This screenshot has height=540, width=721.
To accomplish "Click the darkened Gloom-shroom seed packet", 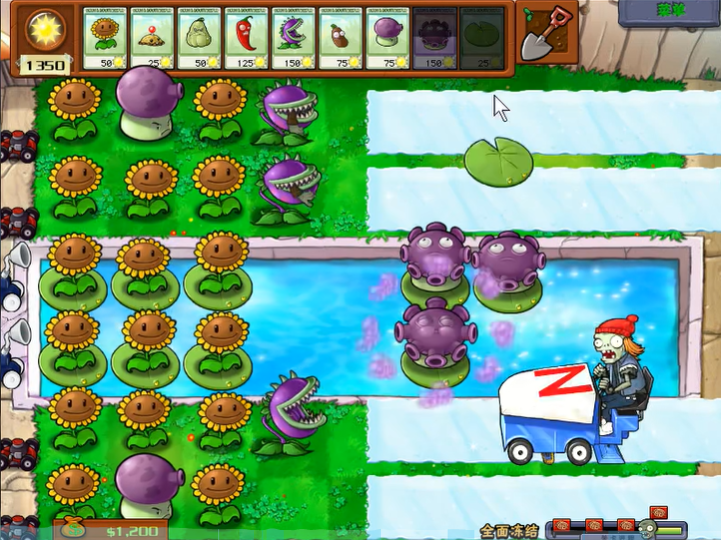I will click(x=433, y=39).
